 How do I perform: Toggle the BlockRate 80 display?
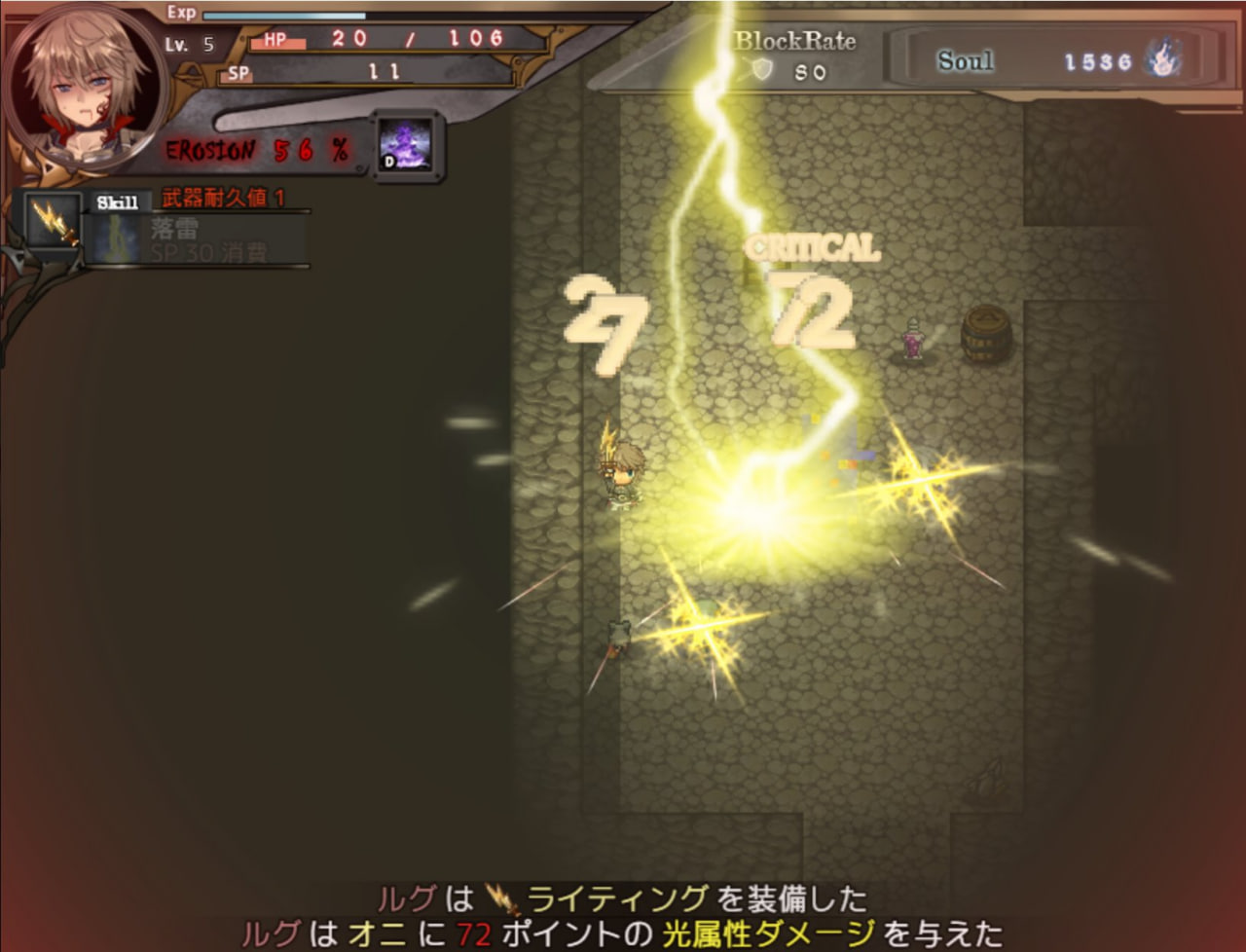[794, 54]
